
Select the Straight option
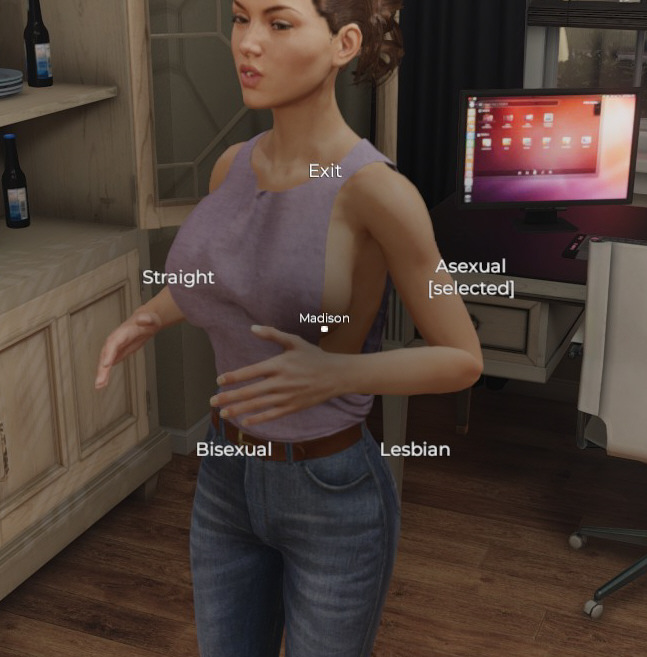point(178,277)
